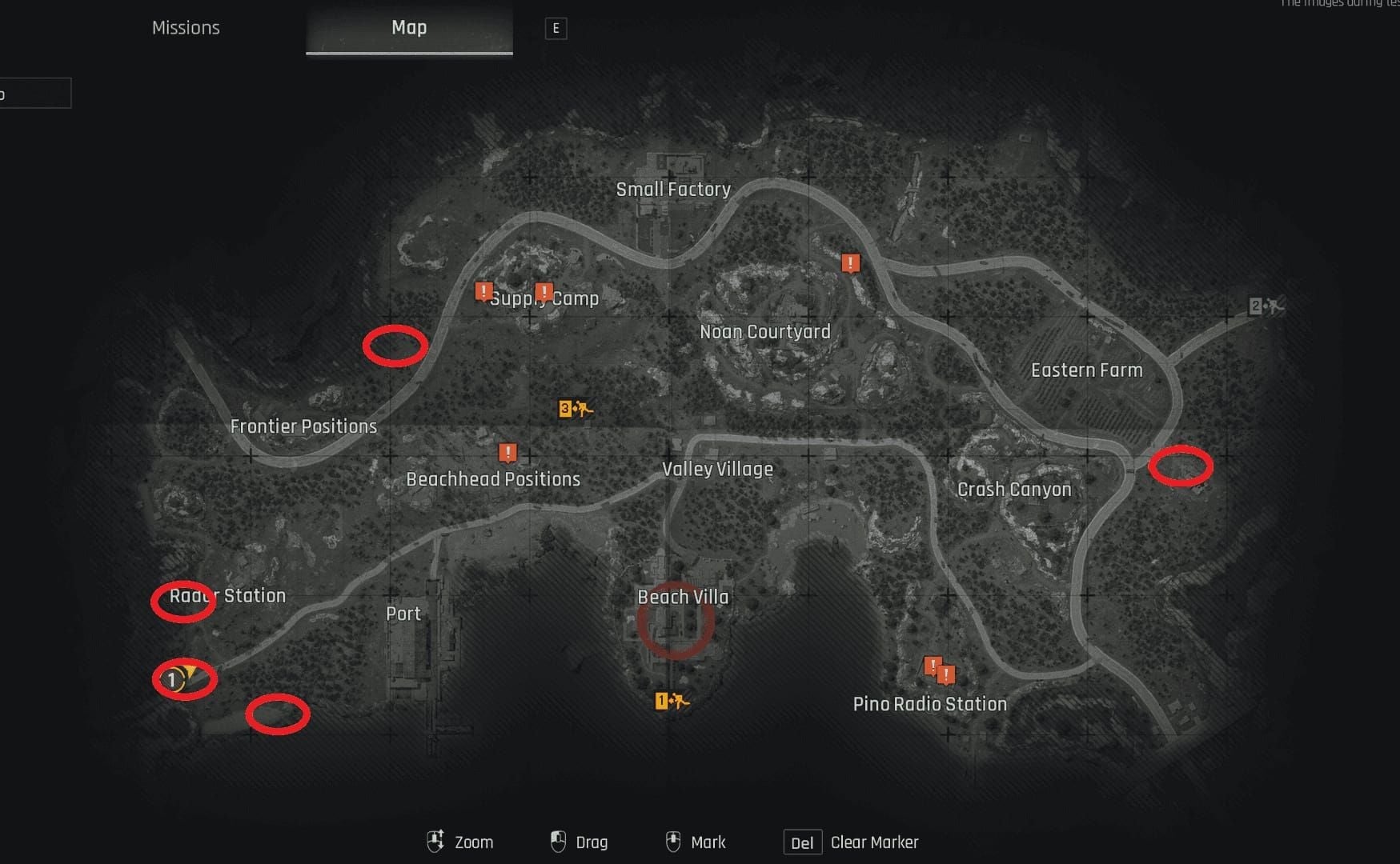1400x864 pixels.
Task: Click an exclamation marker near Pino Radio Station
Action: point(935,664)
